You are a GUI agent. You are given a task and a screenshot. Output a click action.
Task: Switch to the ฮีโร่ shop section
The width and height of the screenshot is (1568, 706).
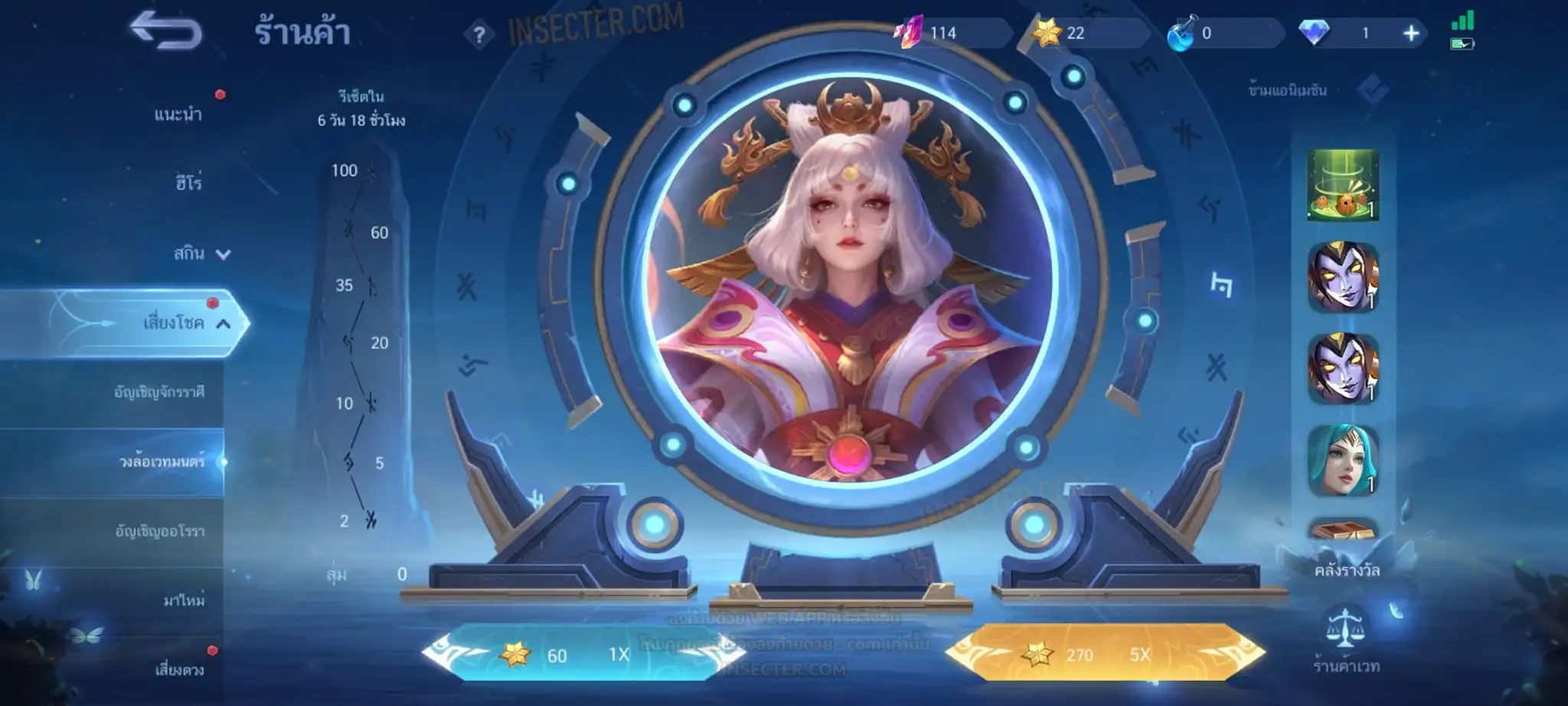188,183
